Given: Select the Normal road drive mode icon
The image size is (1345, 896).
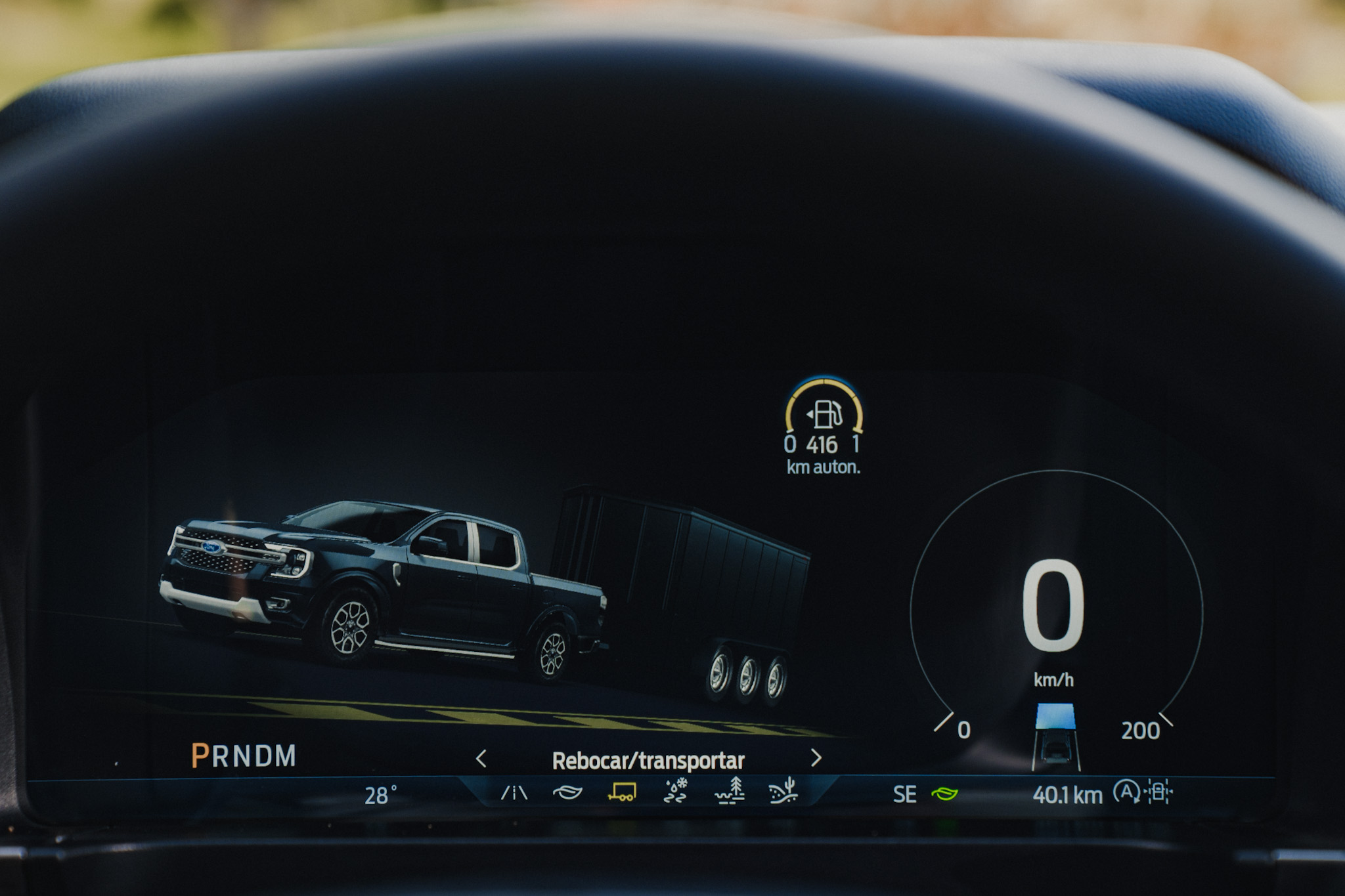Looking at the screenshot, I should click(514, 793).
